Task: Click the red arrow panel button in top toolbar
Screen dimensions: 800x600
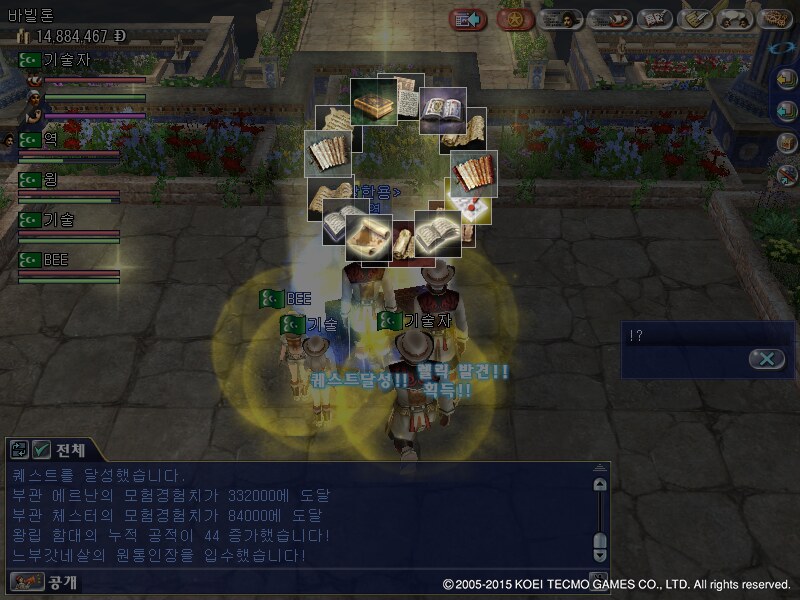Action: 467,19
